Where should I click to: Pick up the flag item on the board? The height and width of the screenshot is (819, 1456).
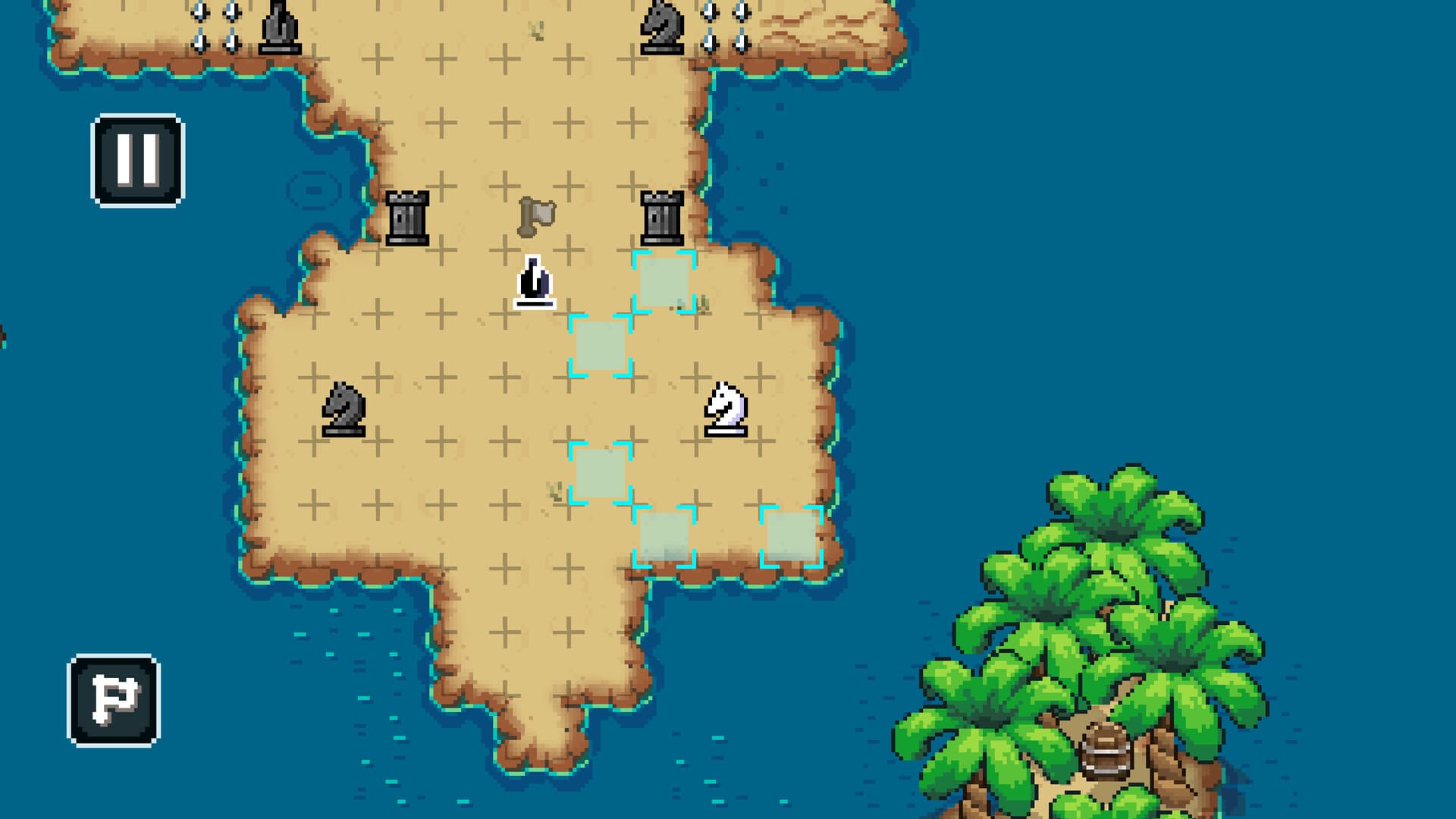(x=535, y=218)
